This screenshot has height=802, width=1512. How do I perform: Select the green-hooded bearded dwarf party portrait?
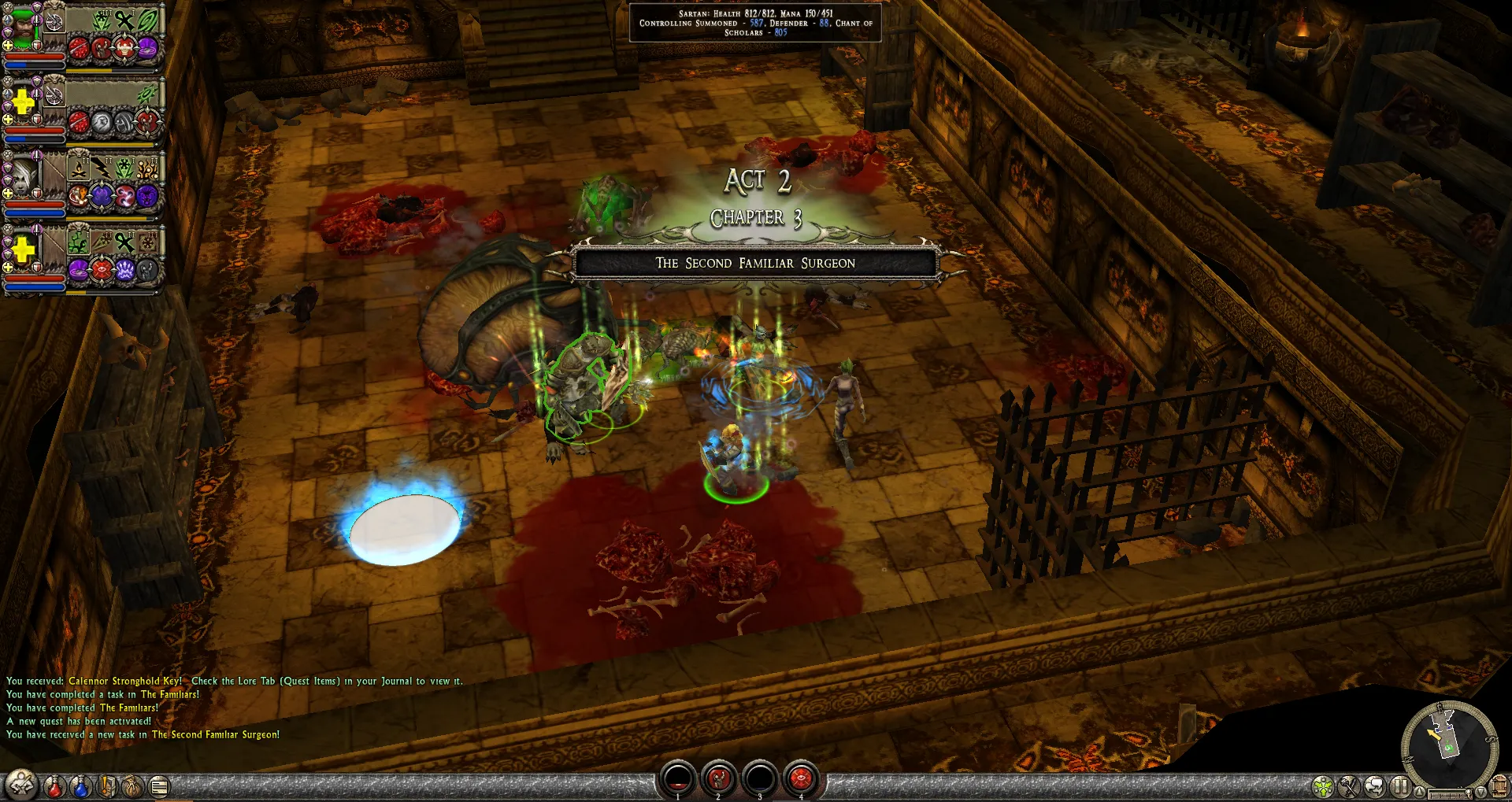(24, 27)
